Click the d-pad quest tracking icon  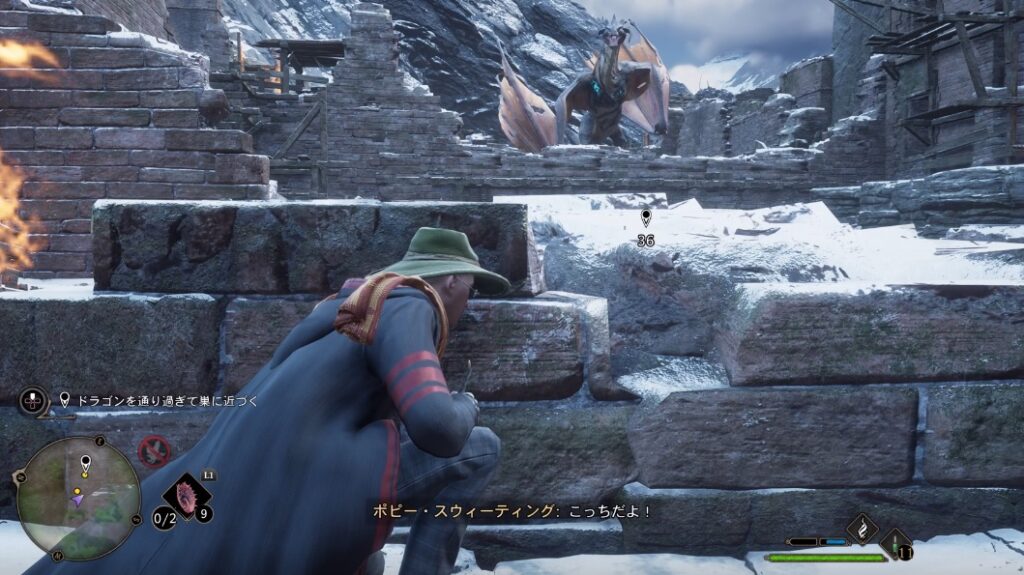click(x=33, y=402)
